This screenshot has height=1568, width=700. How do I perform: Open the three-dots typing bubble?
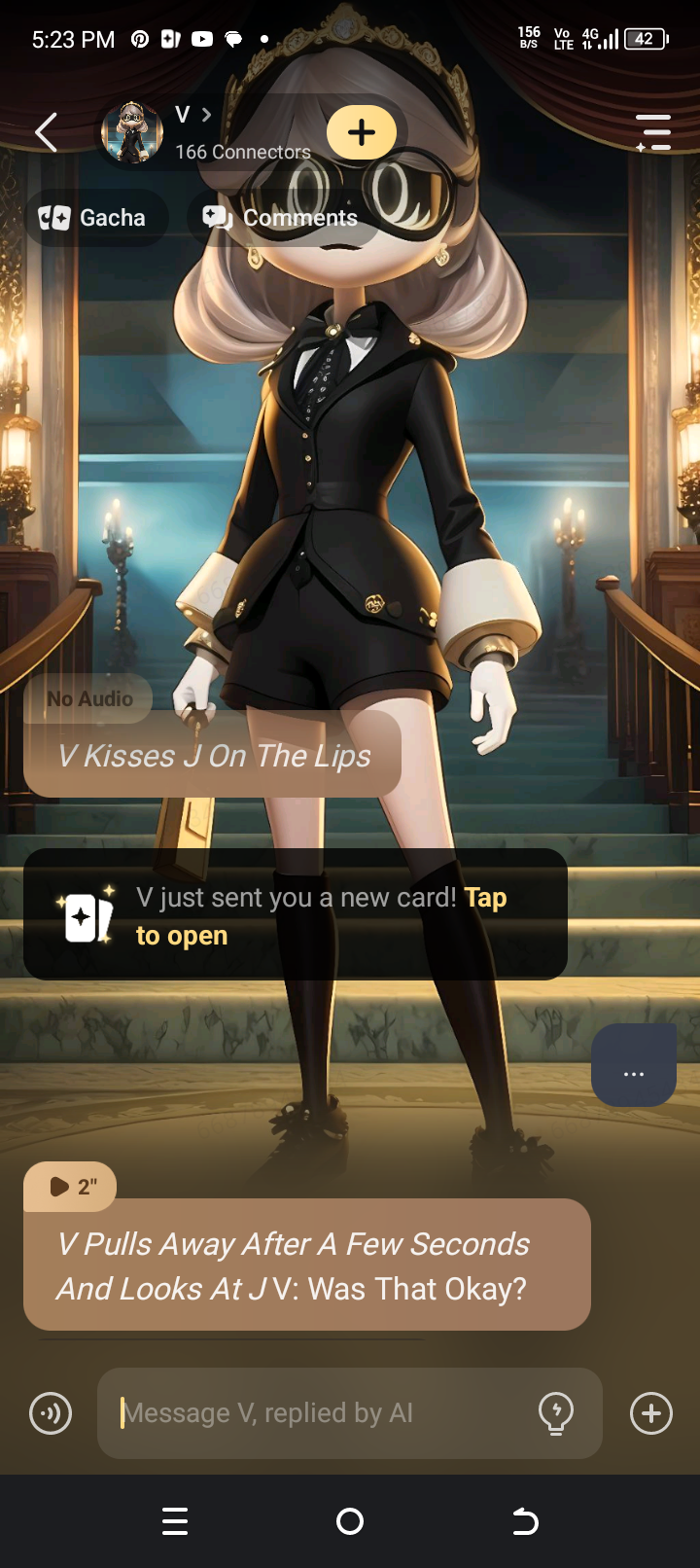[634, 1065]
